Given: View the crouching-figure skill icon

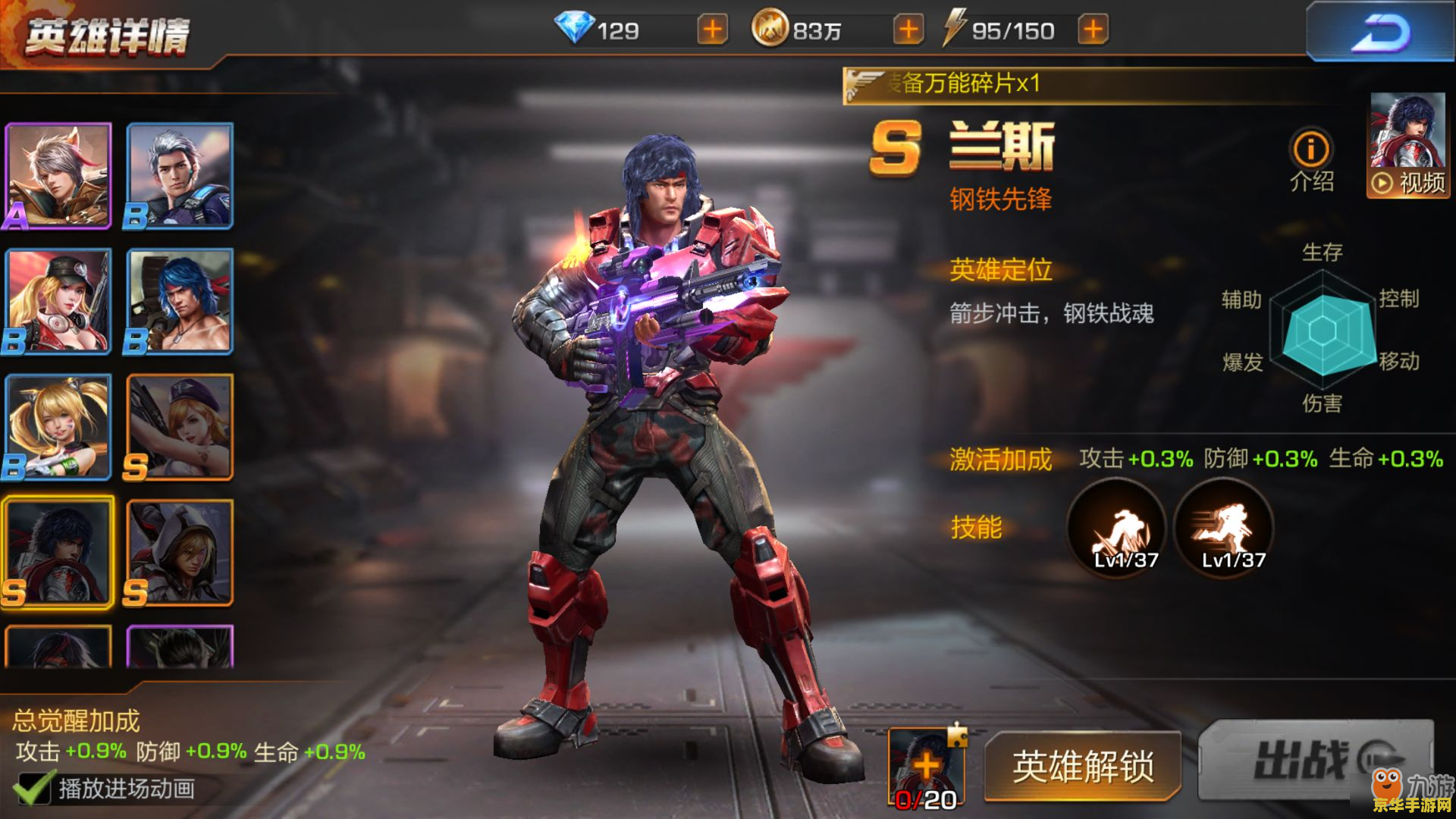Looking at the screenshot, I should (x=1116, y=529).
